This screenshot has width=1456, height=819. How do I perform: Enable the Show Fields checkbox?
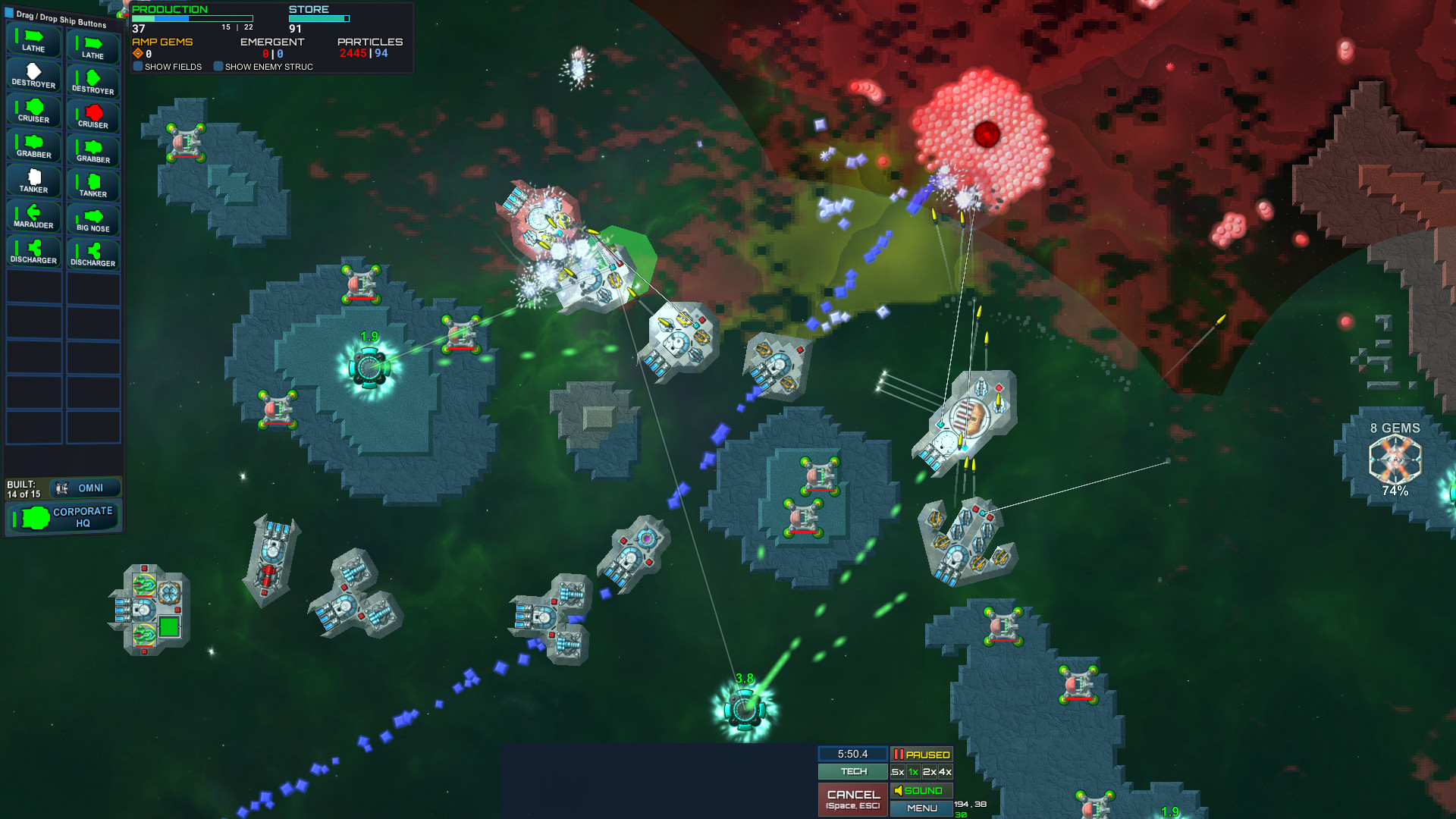137,67
